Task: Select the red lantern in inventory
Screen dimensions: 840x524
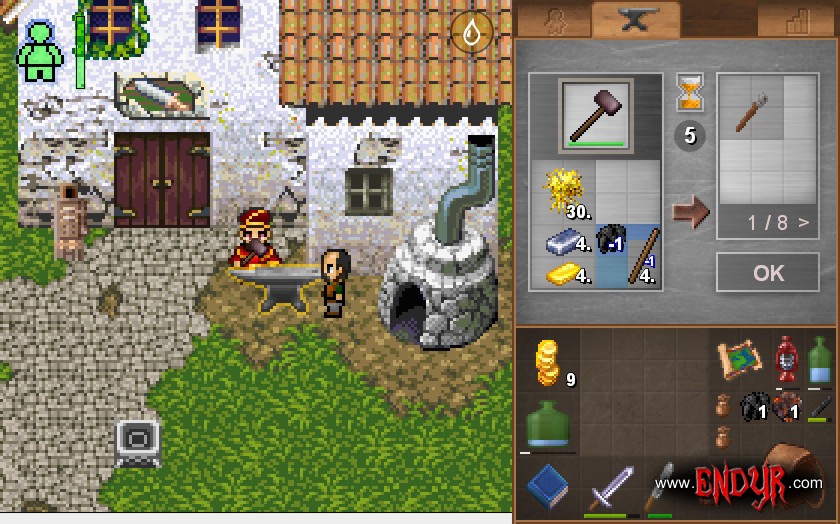Action: 788,358
